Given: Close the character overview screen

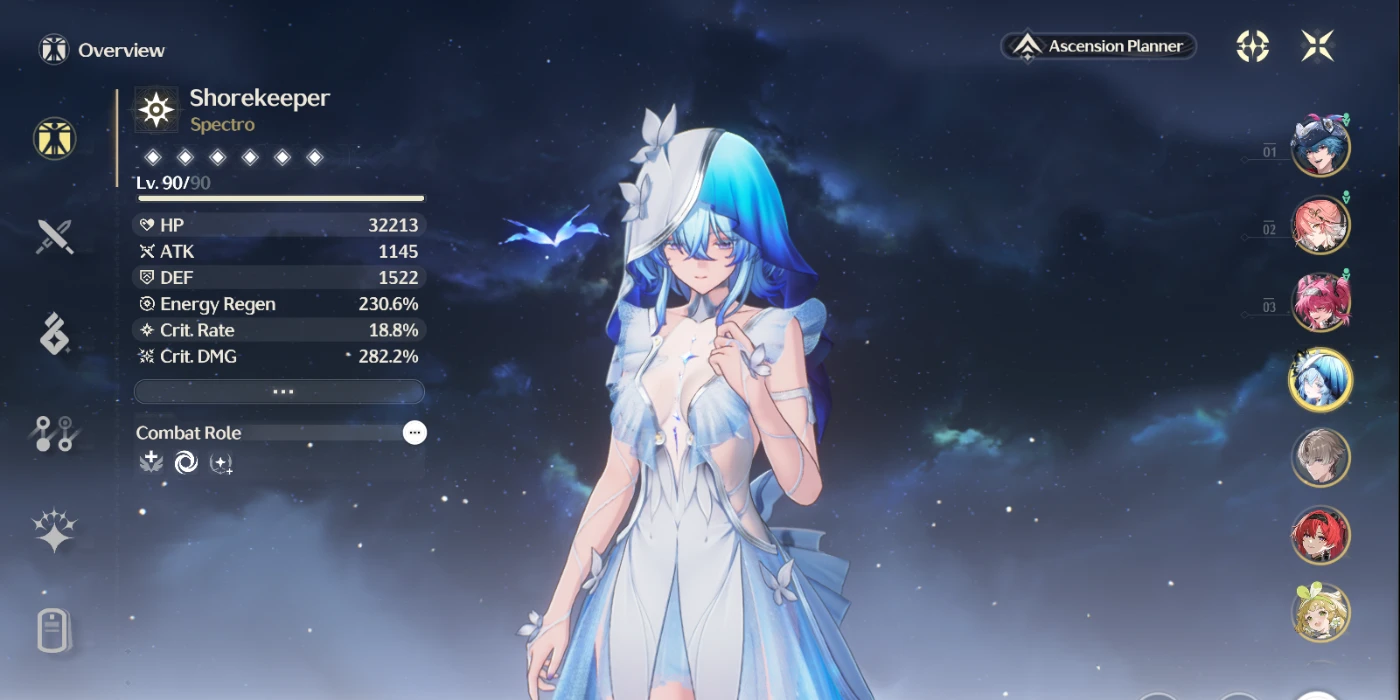Looking at the screenshot, I should pos(1317,46).
